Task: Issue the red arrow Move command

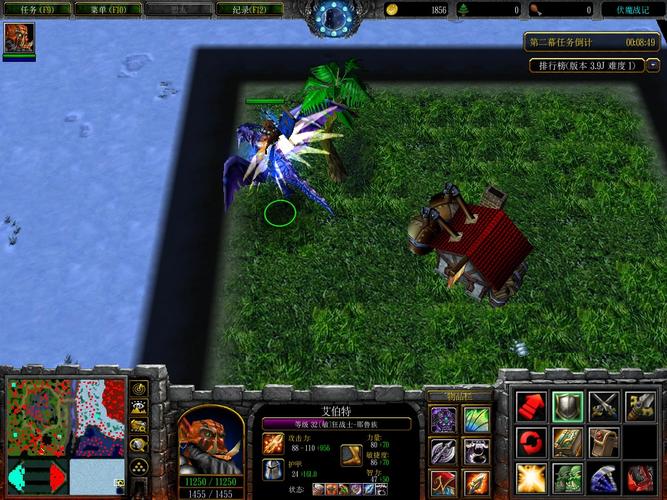Action: [x=530, y=406]
